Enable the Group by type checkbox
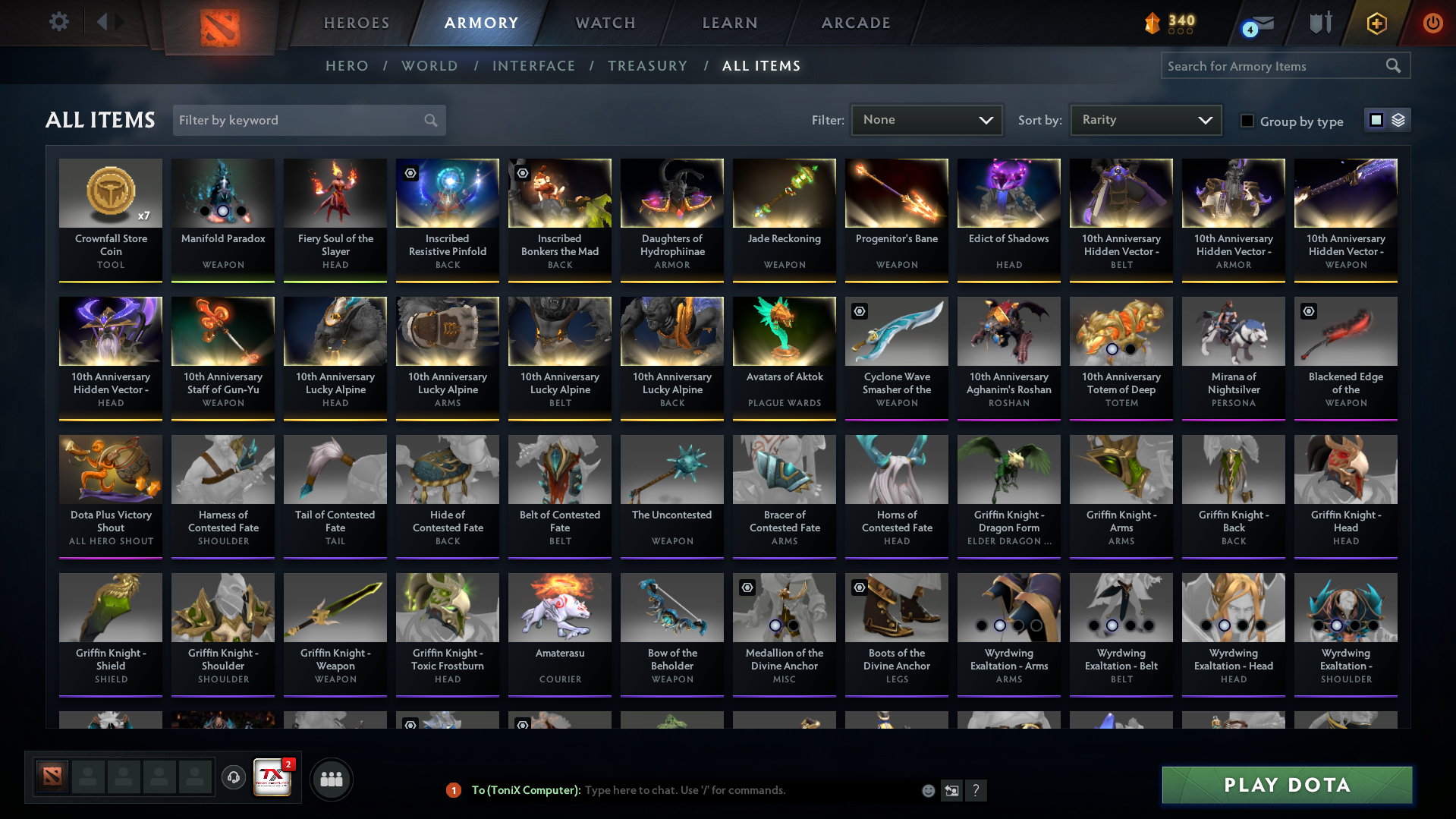Viewport: 1456px width, 819px height. coord(1247,121)
